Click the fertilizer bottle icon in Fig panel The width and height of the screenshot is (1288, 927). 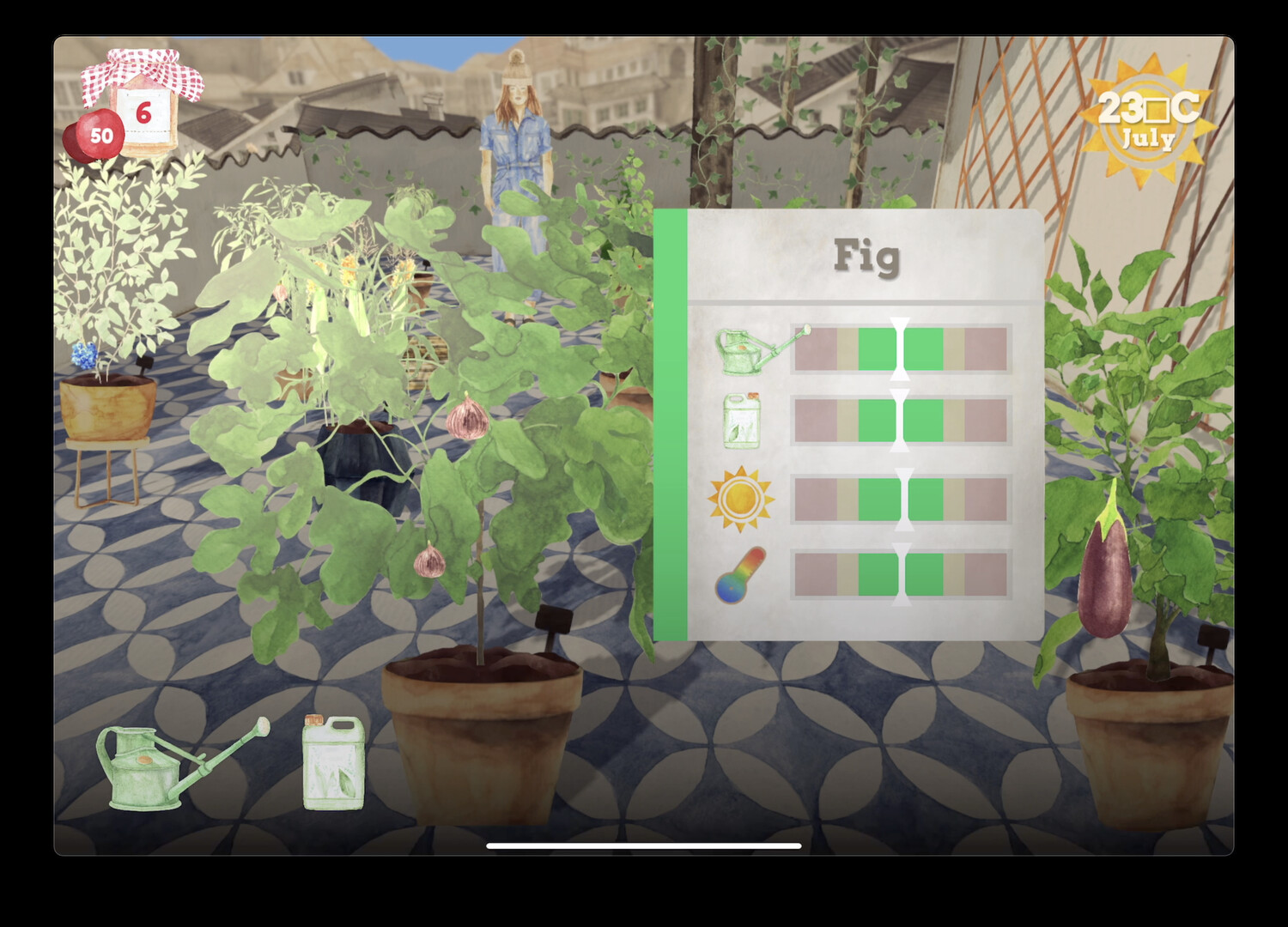click(x=743, y=421)
